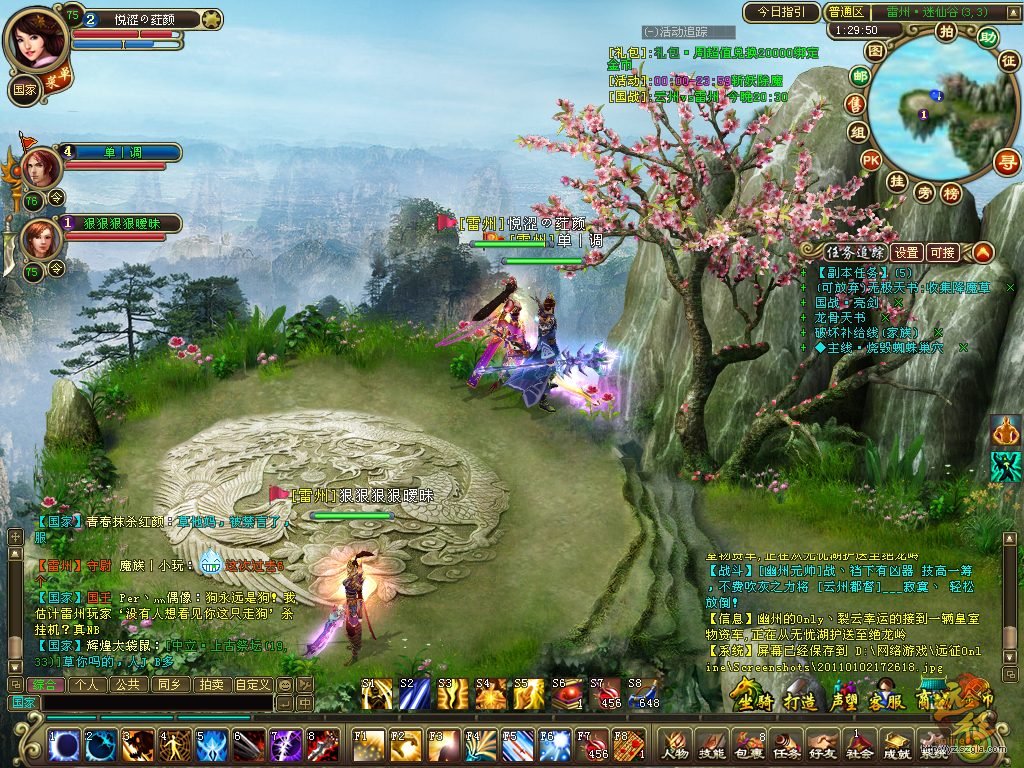This screenshot has width=1024, height=768.
Task: Select party member 单丨调's portrait
Action: click(x=40, y=166)
